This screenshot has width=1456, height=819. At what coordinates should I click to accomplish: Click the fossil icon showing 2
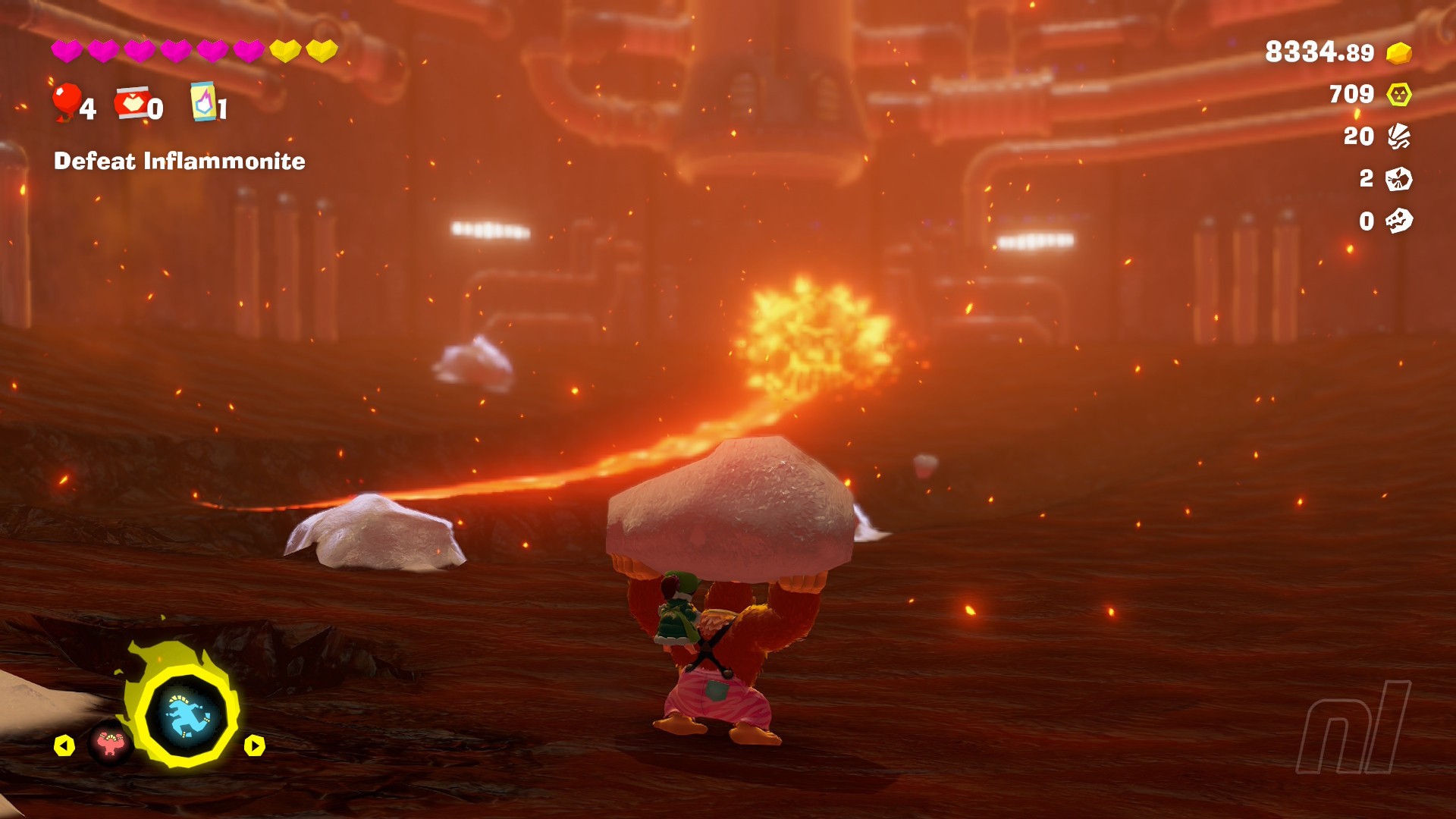[1399, 179]
